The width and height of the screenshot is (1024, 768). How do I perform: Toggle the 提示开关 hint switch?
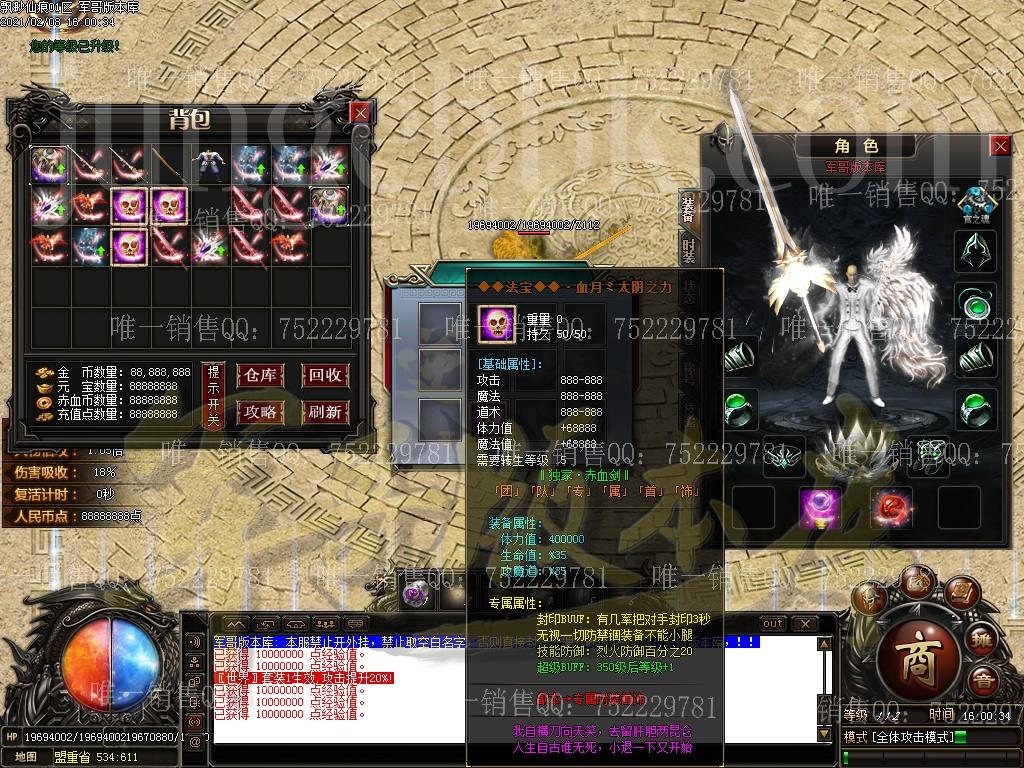click(x=213, y=394)
